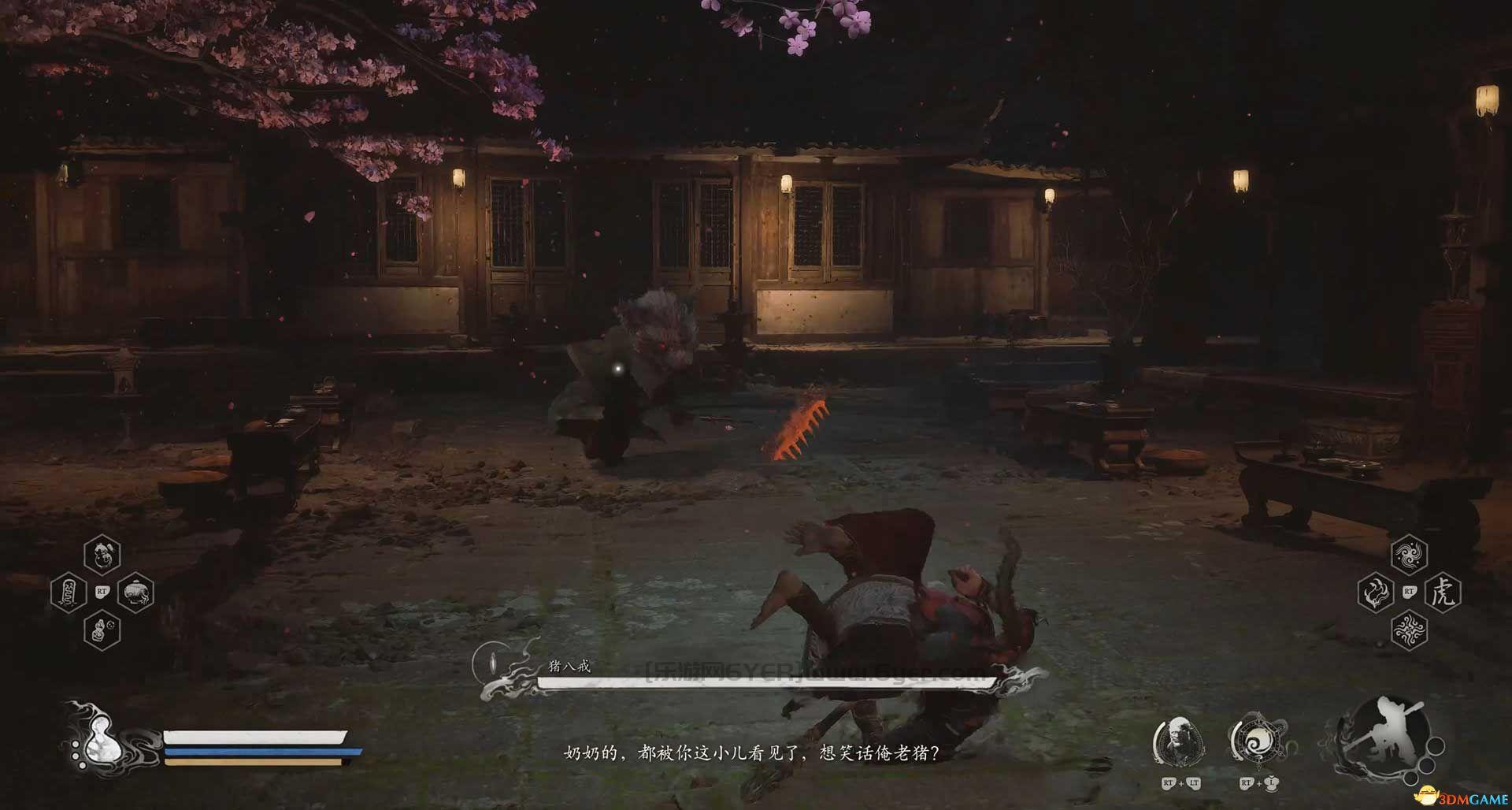Image resolution: width=1512 pixels, height=810 pixels.
Task: Choose the round lidded pot item slot
Action: [135, 593]
